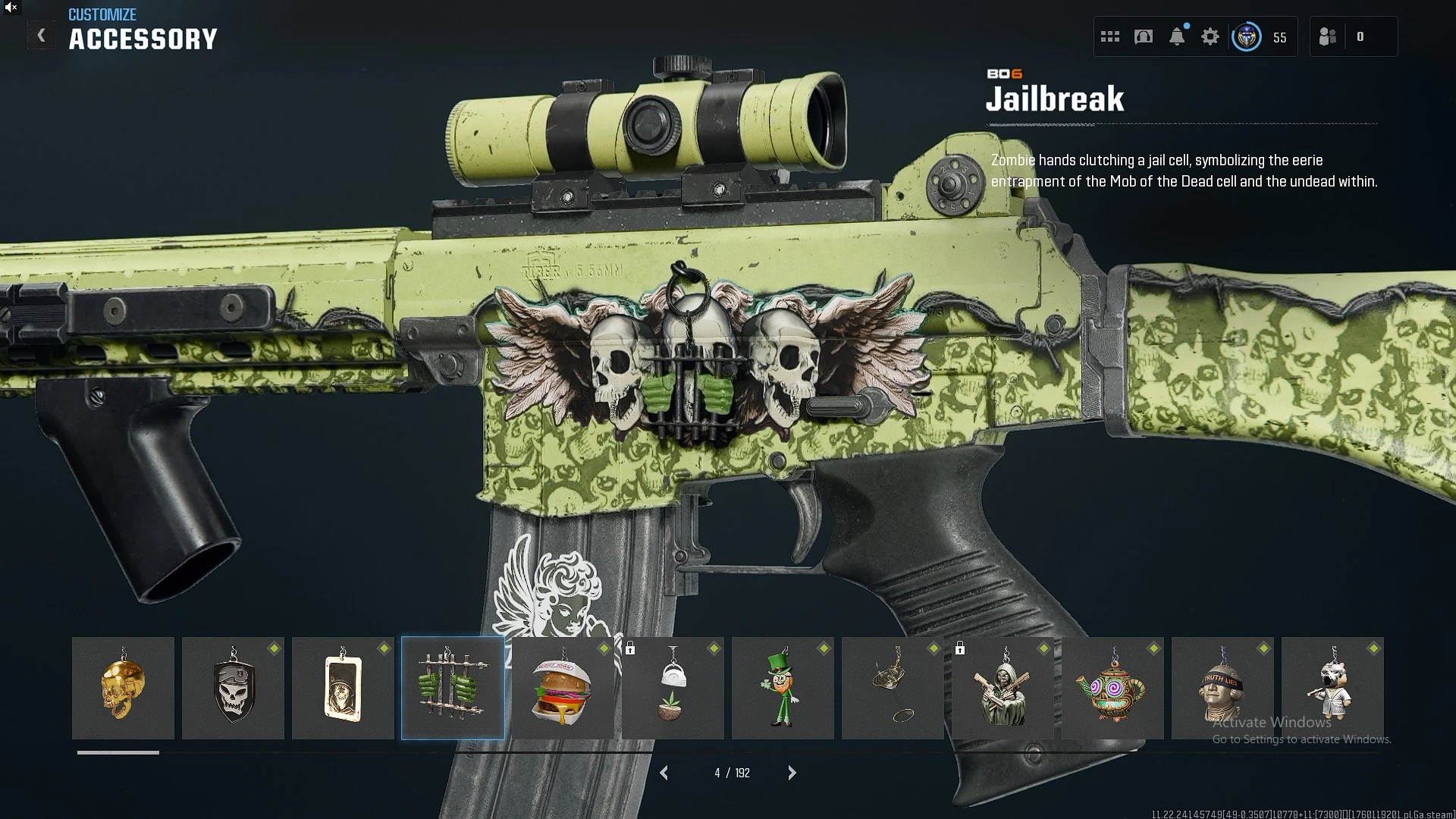Viewport: 1456px width, 819px height.
Task: Open the news feed icon
Action: point(1144,36)
